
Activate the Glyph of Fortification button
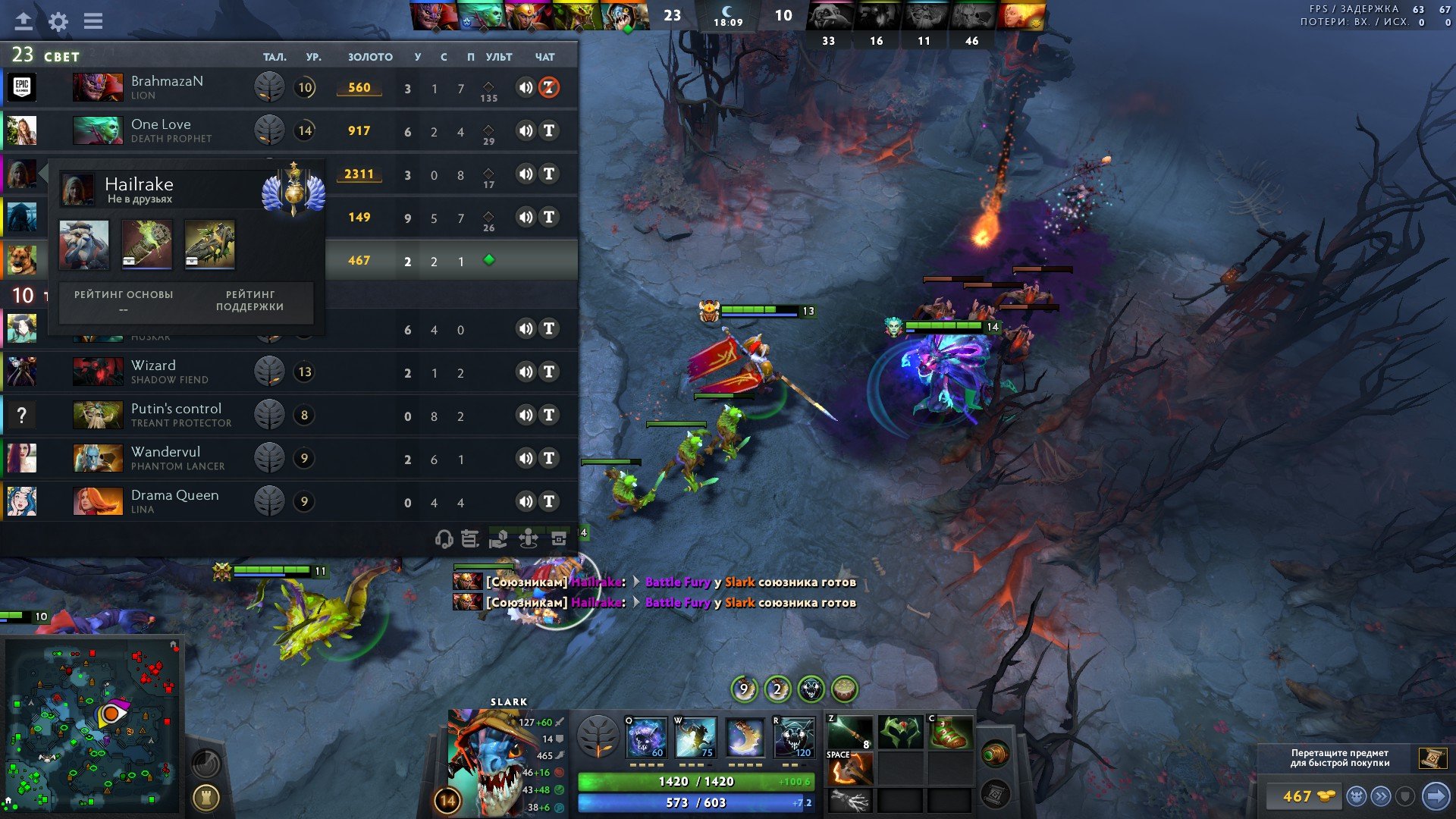click(206, 797)
